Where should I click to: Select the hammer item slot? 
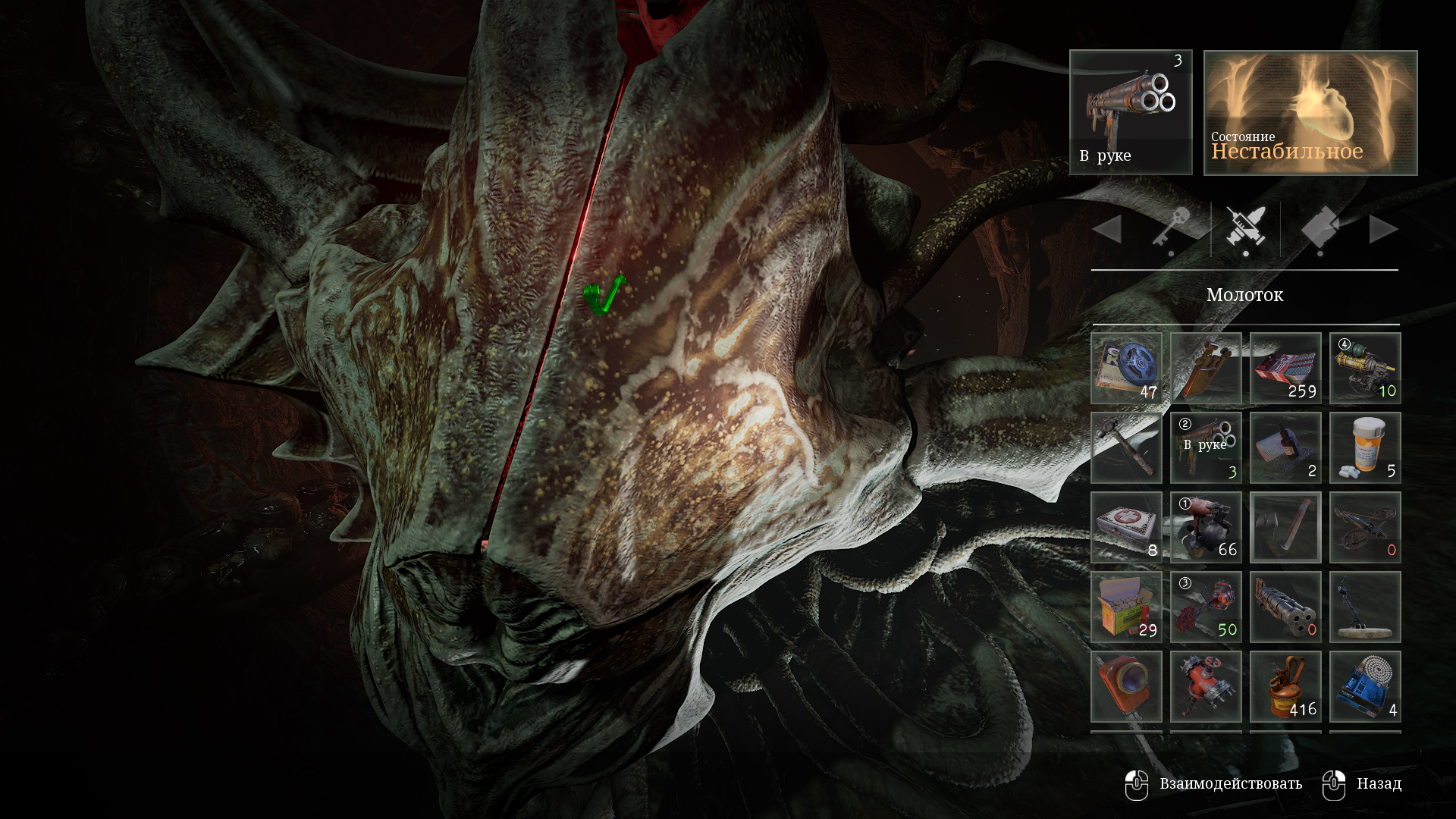1126,447
